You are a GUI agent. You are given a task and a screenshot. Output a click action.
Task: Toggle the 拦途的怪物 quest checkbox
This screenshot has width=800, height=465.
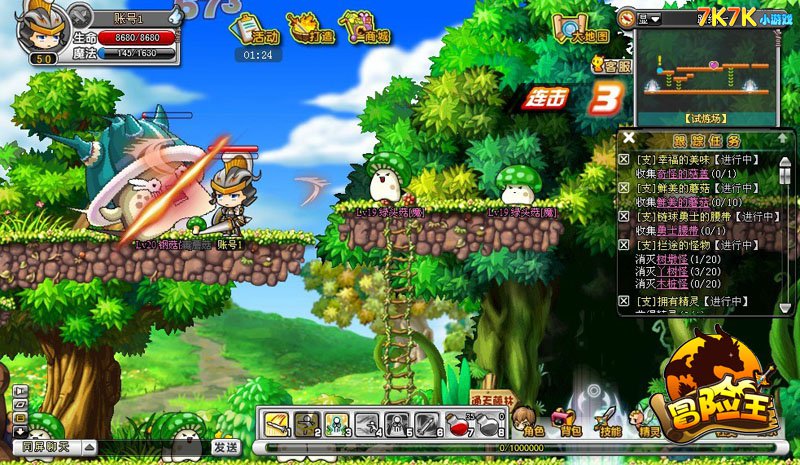[x=625, y=245]
